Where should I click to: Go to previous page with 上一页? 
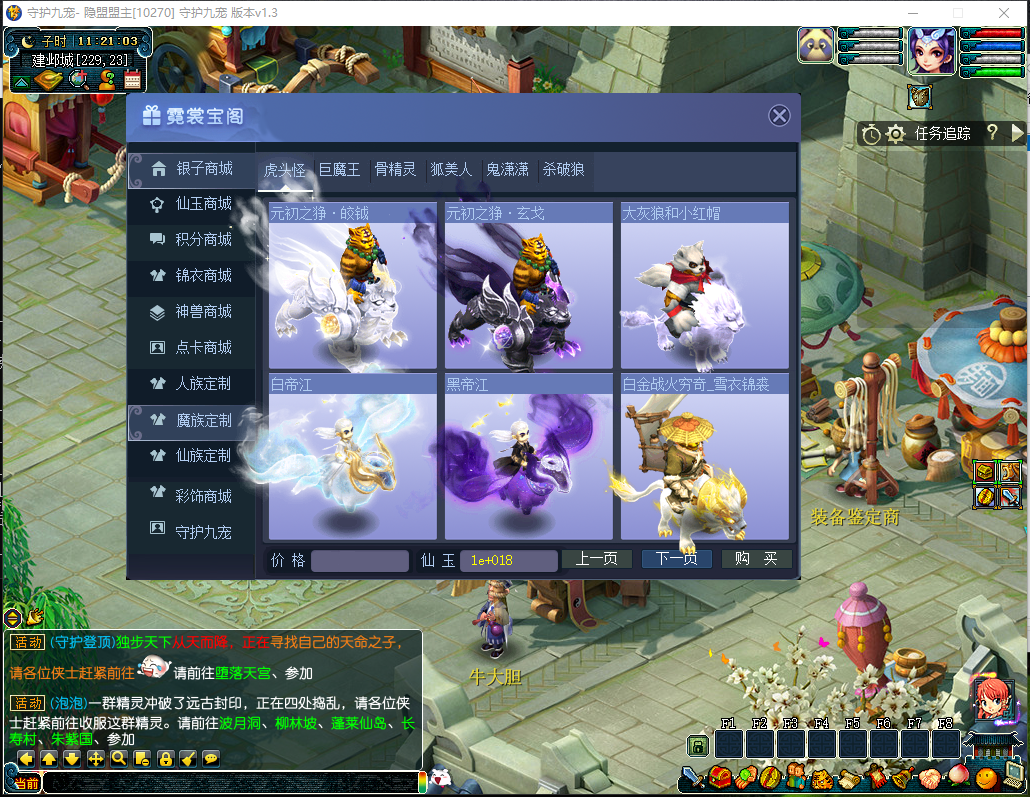pos(596,560)
